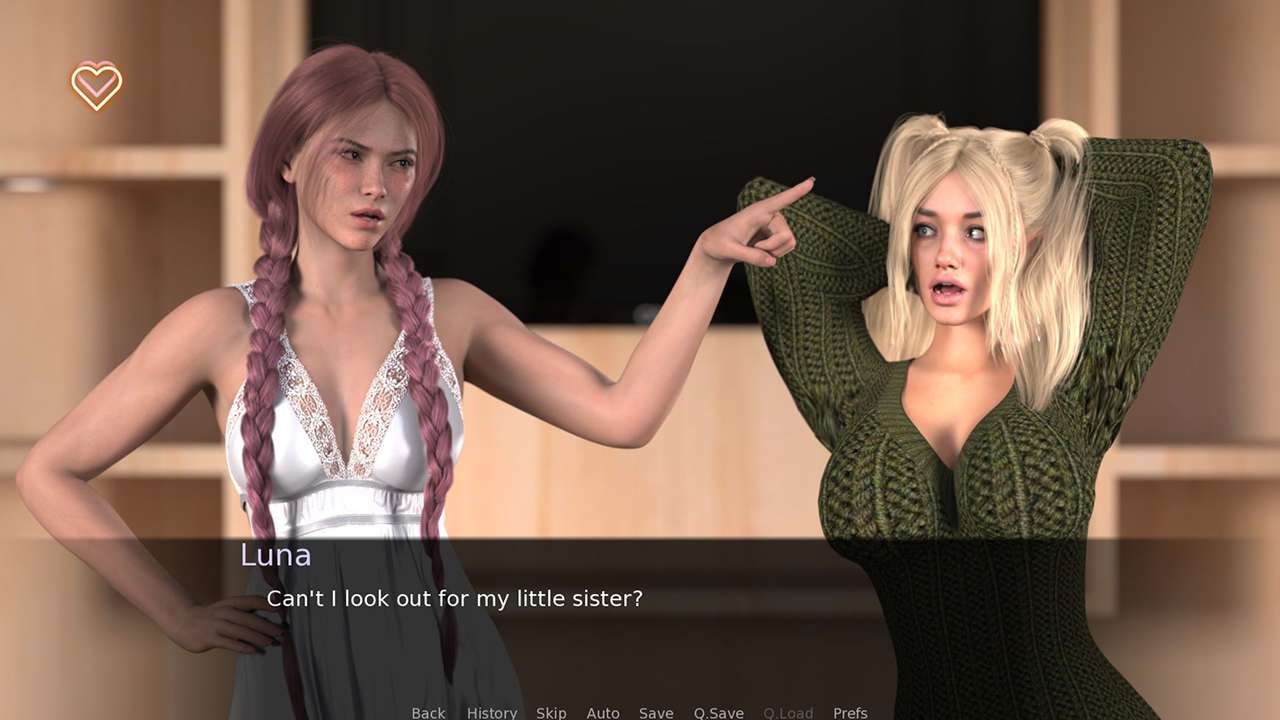Open the Prefs settings
The image size is (1280, 720).
850,712
